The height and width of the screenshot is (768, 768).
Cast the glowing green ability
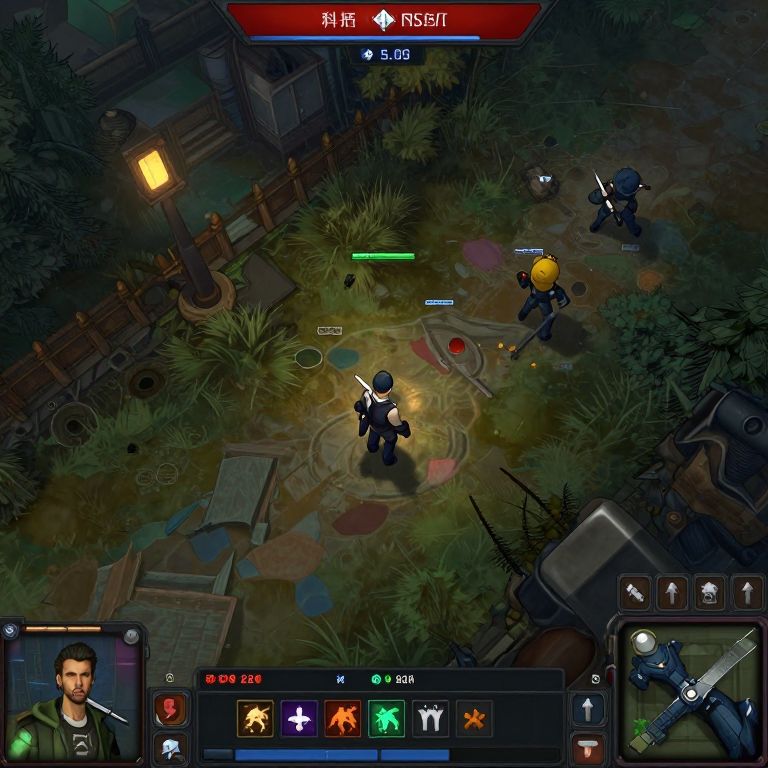(x=386, y=718)
